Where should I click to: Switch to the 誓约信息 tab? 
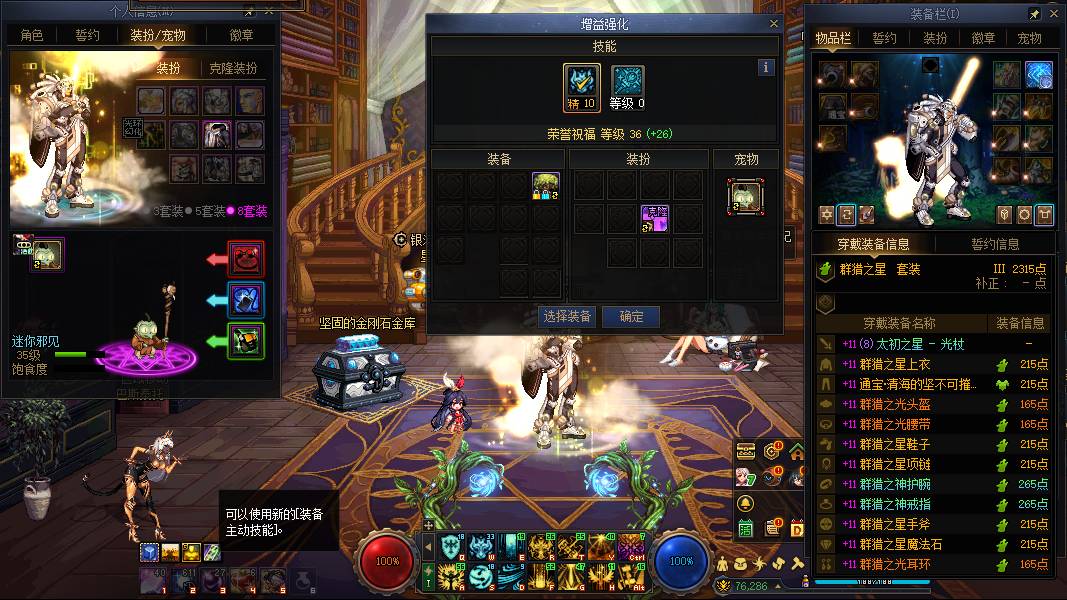click(x=995, y=243)
